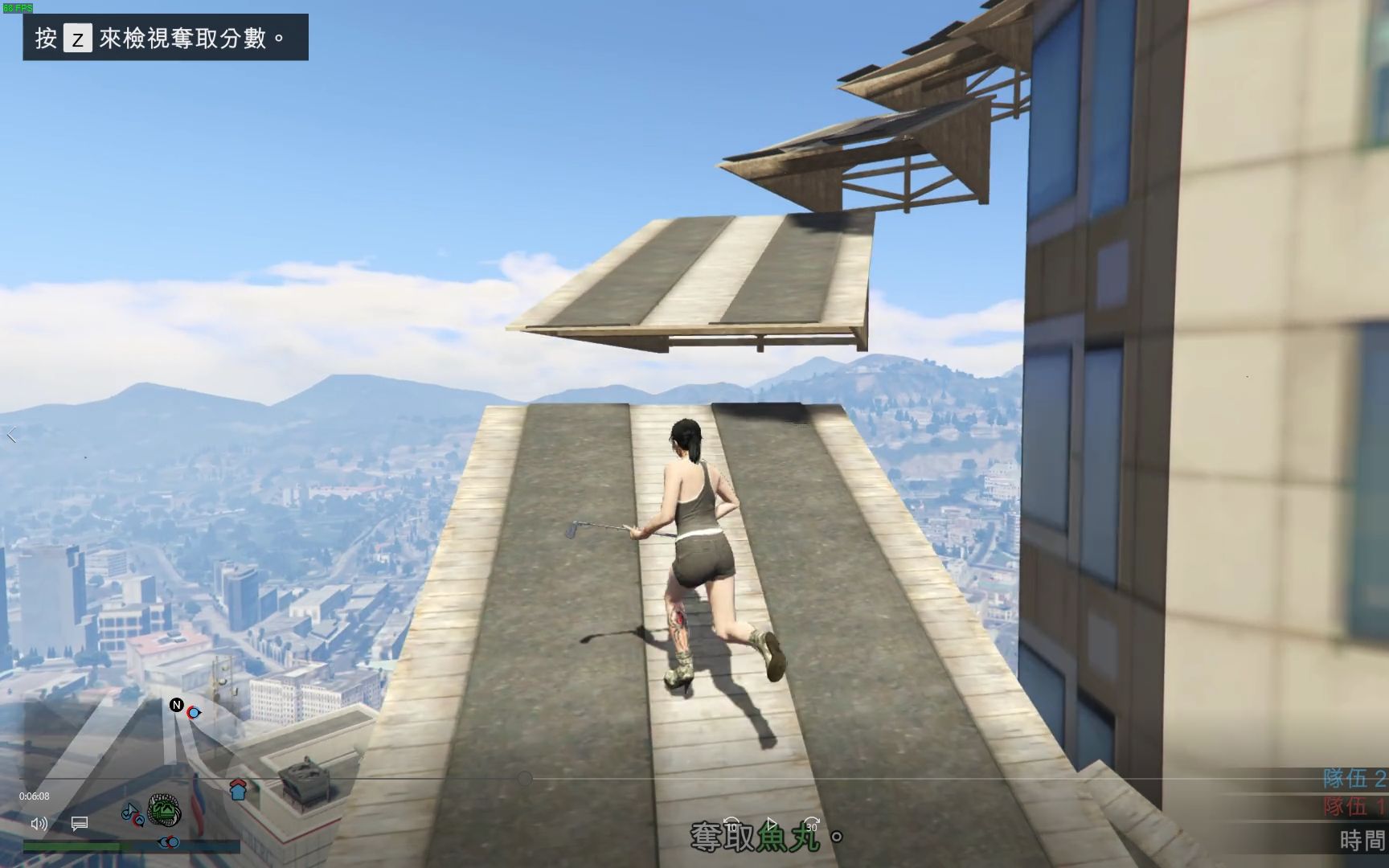Expand the hidden panel via the left chevron
This screenshot has height=868, width=1389.
click(13, 435)
